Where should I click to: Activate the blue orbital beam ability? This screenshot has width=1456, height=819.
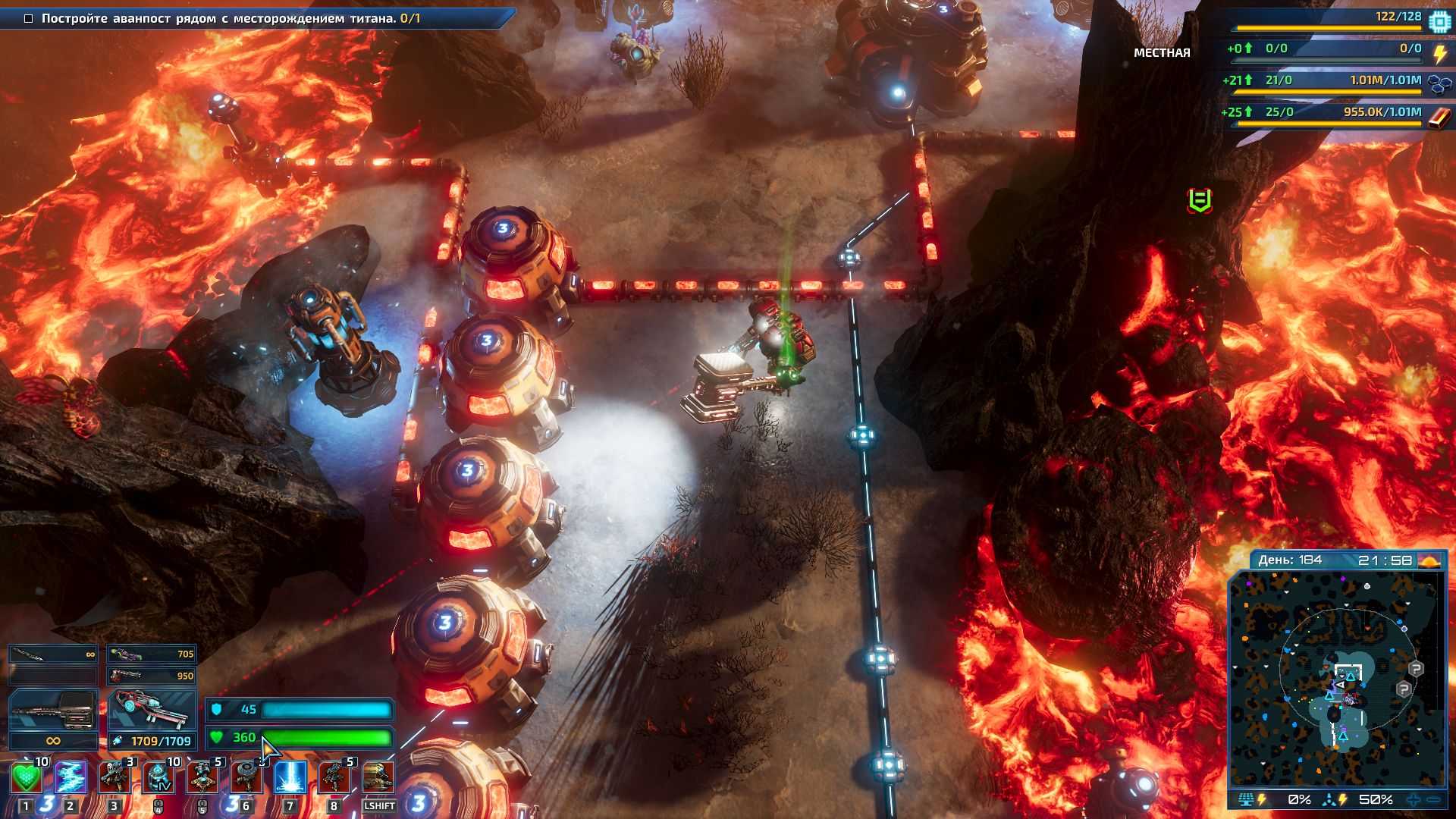290,778
